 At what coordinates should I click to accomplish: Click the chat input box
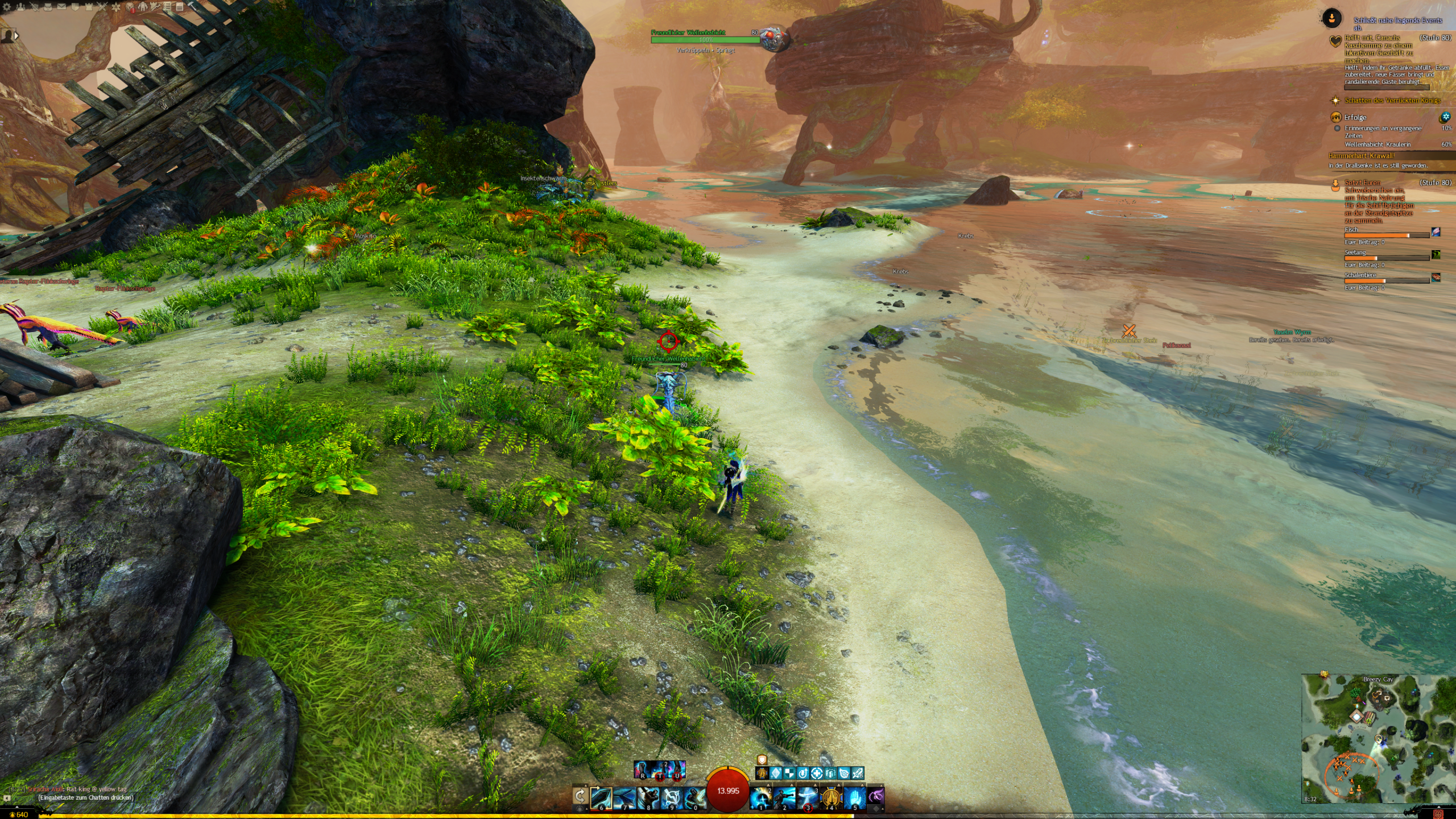point(85,797)
